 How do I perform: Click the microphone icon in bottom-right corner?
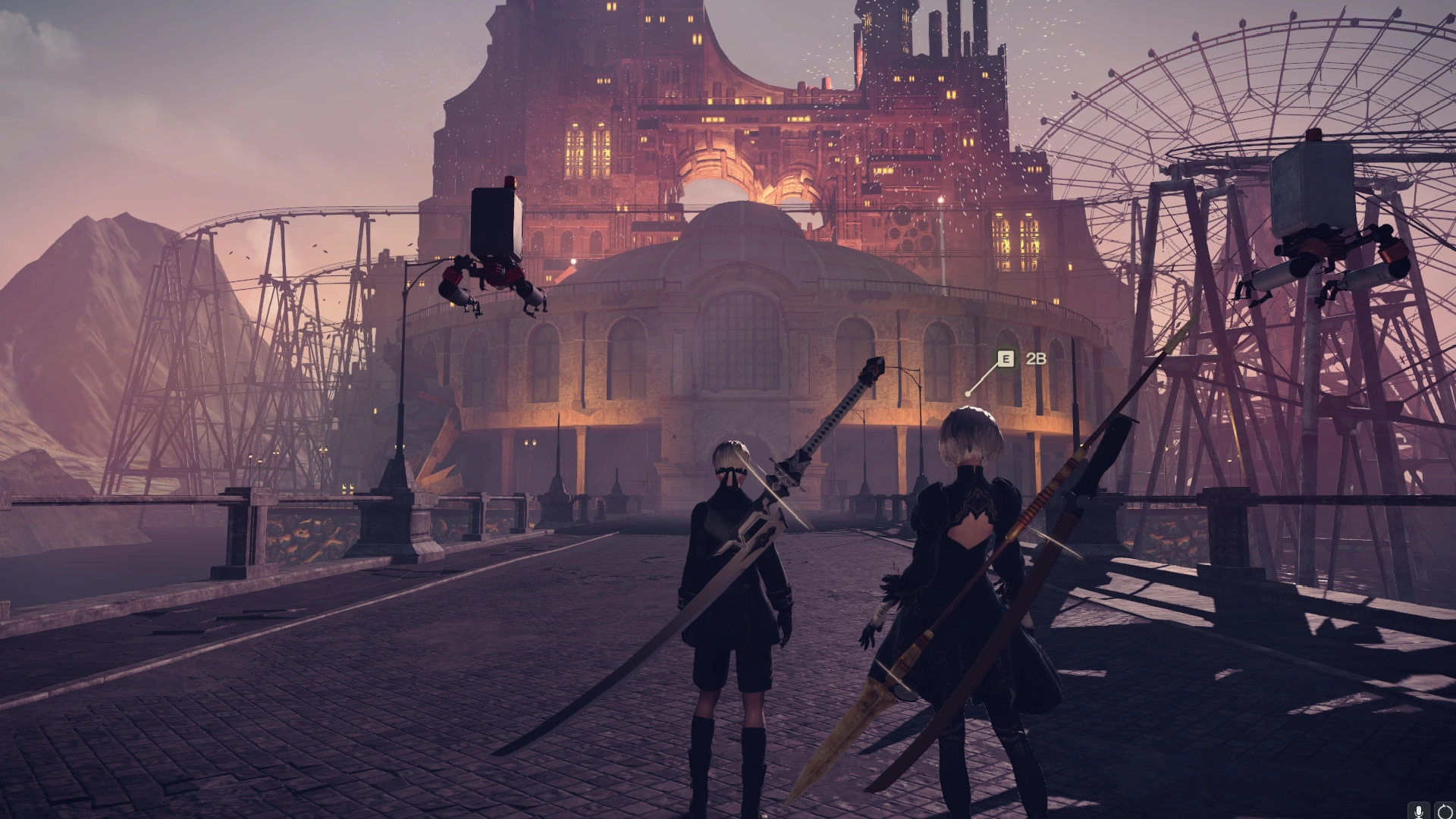tap(1419, 811)
